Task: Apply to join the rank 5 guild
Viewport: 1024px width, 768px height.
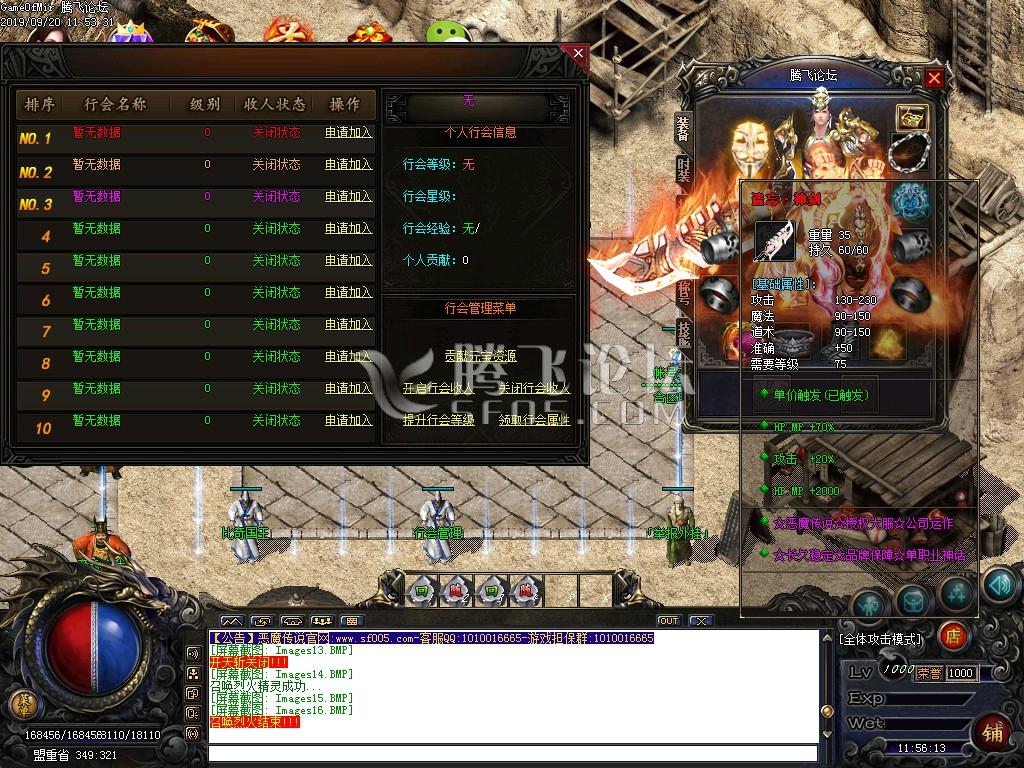Action: click(x=348, y=261)
